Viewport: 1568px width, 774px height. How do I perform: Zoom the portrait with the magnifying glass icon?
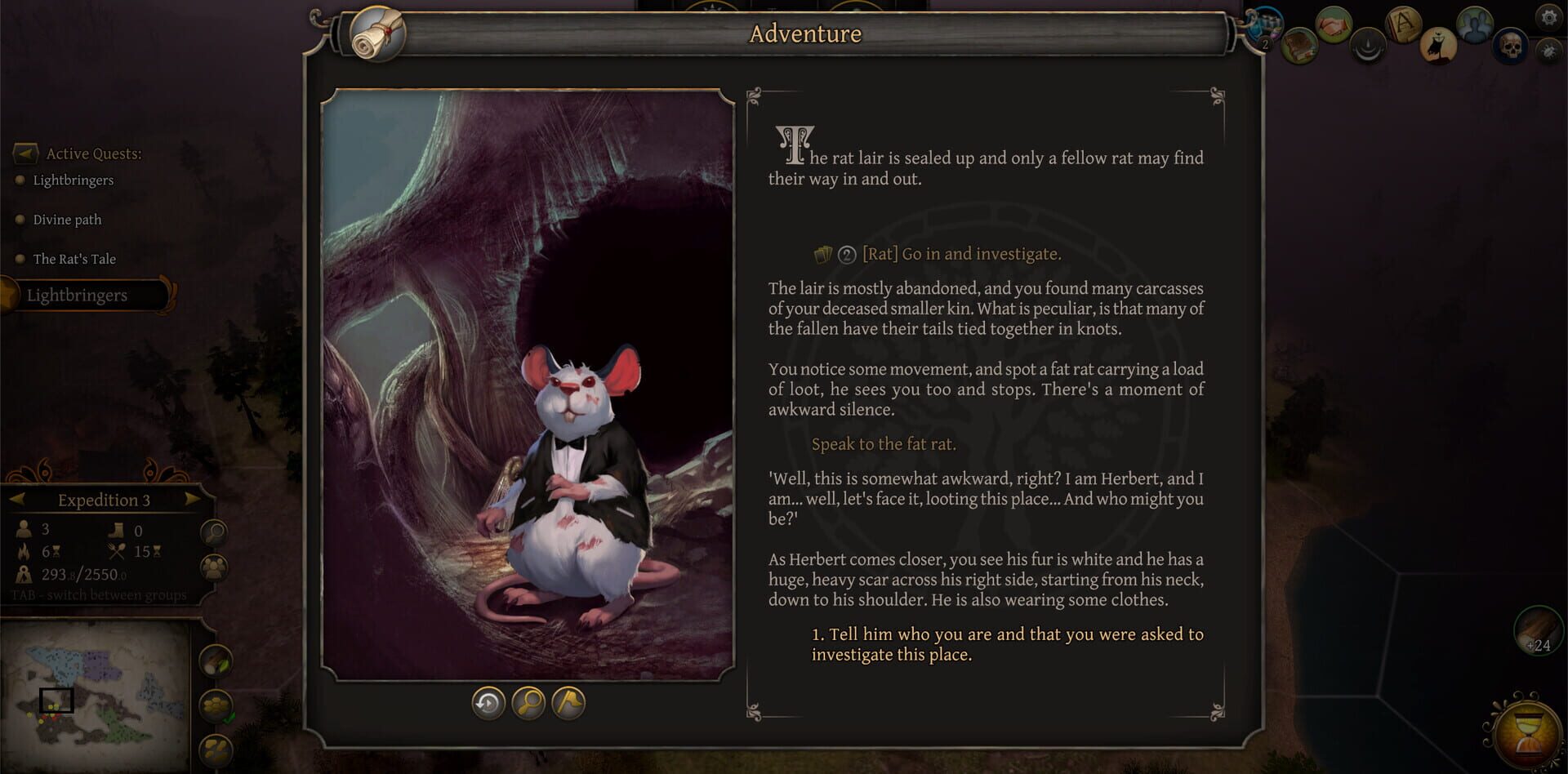click(x=528, y=704)
